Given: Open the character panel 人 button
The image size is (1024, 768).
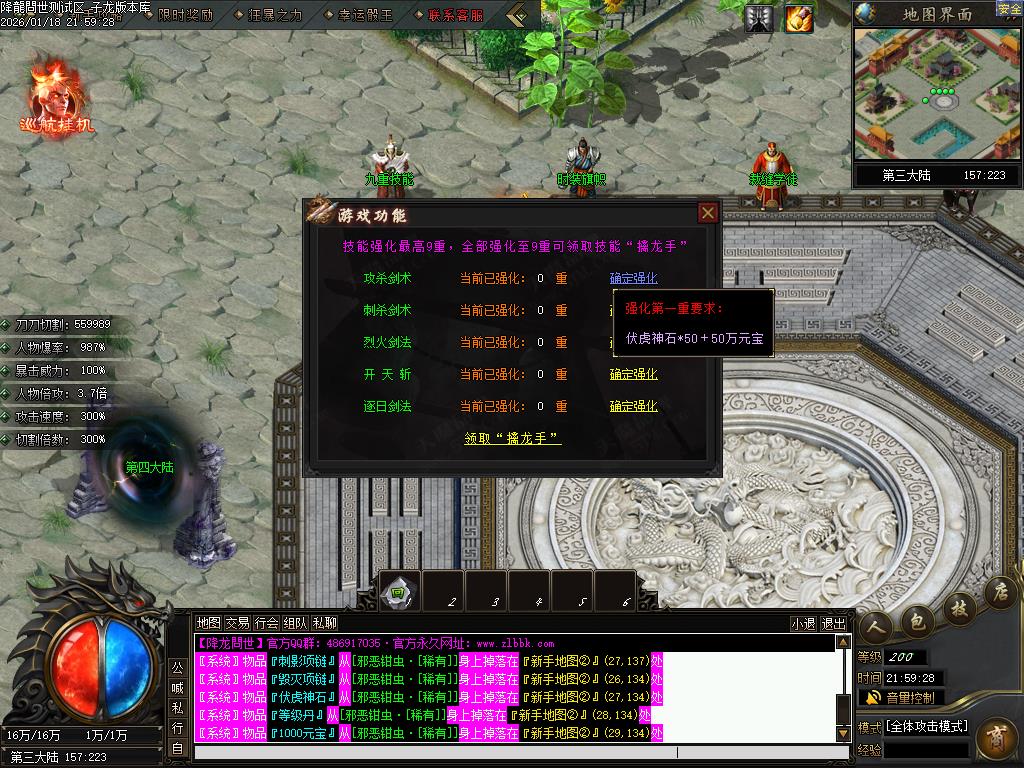Looking at the screenshot, I should click(x=878, y=626).
